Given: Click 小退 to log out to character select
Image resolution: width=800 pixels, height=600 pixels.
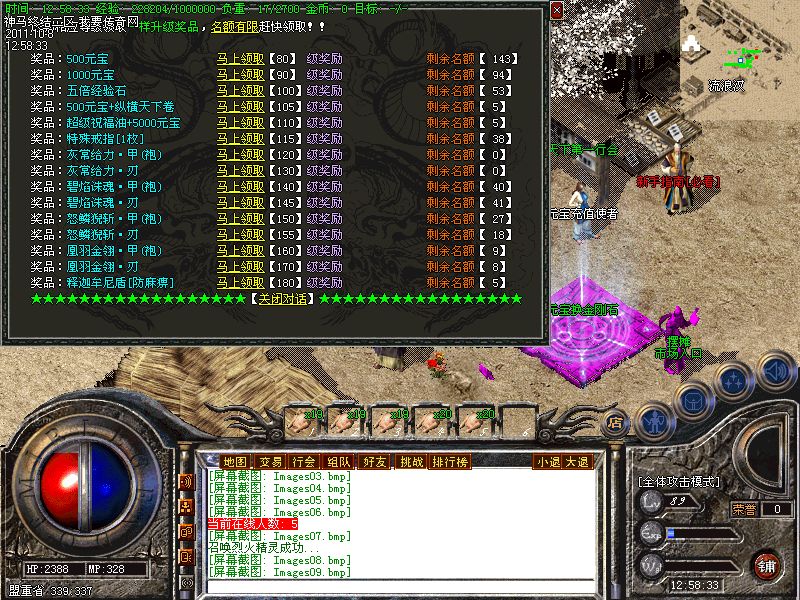Looking at the screenshot, I should click(x=547, y=461).
